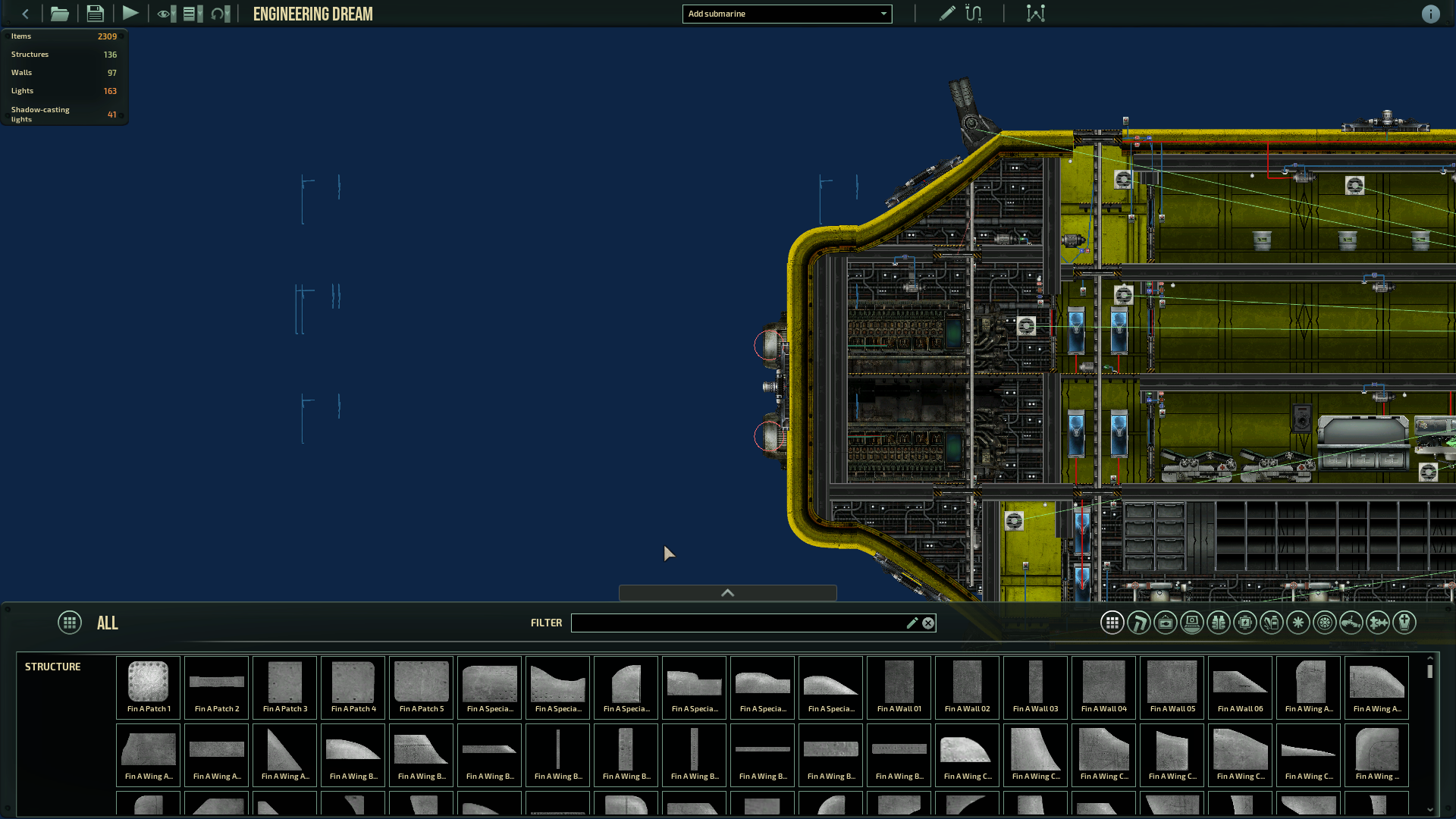This screenshot has height=819, width=1456.
Task: Filter items by electrical category
Action: [1245, 623]
